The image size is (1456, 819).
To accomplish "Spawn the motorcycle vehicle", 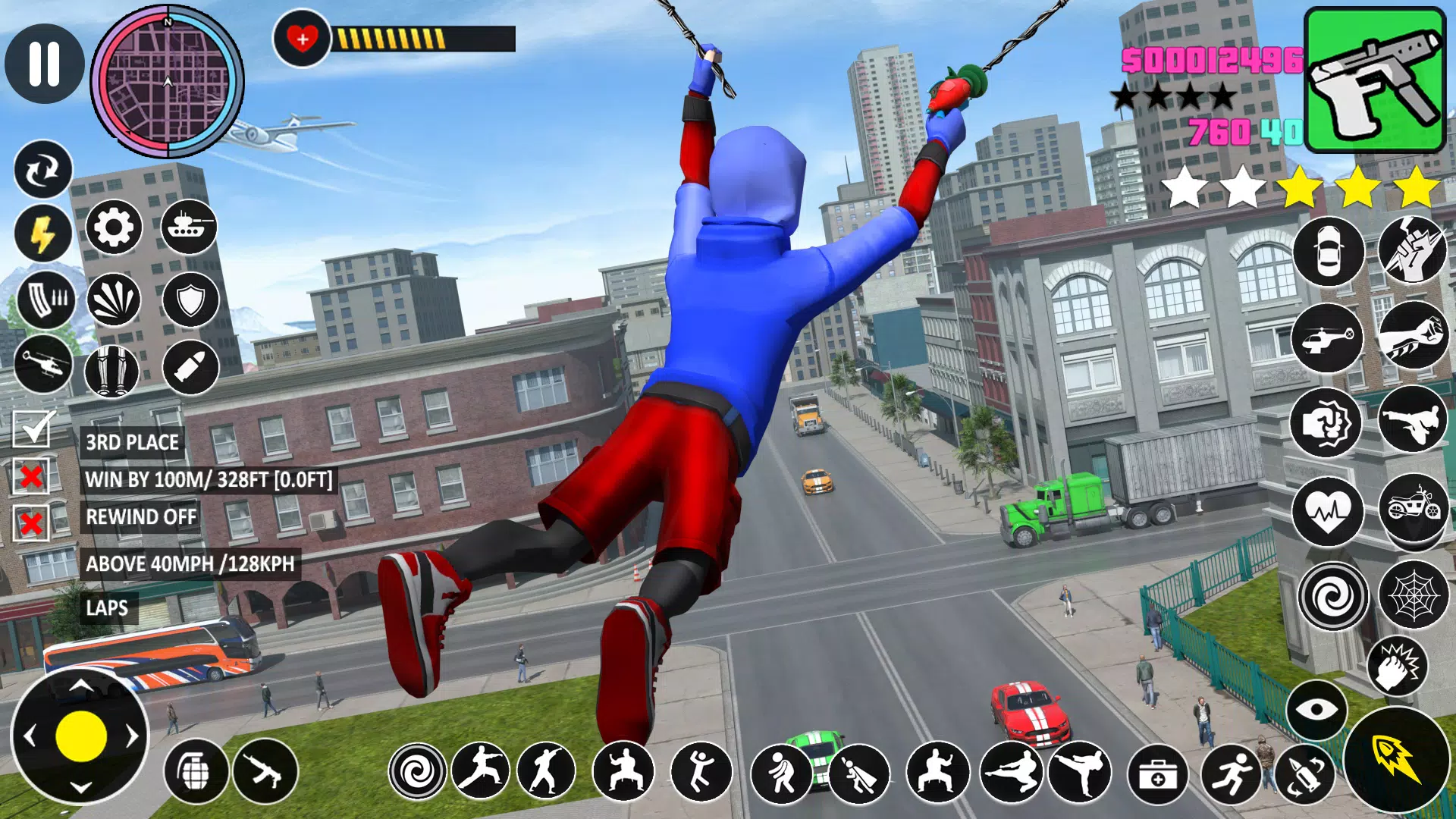I will point(1413,507).
